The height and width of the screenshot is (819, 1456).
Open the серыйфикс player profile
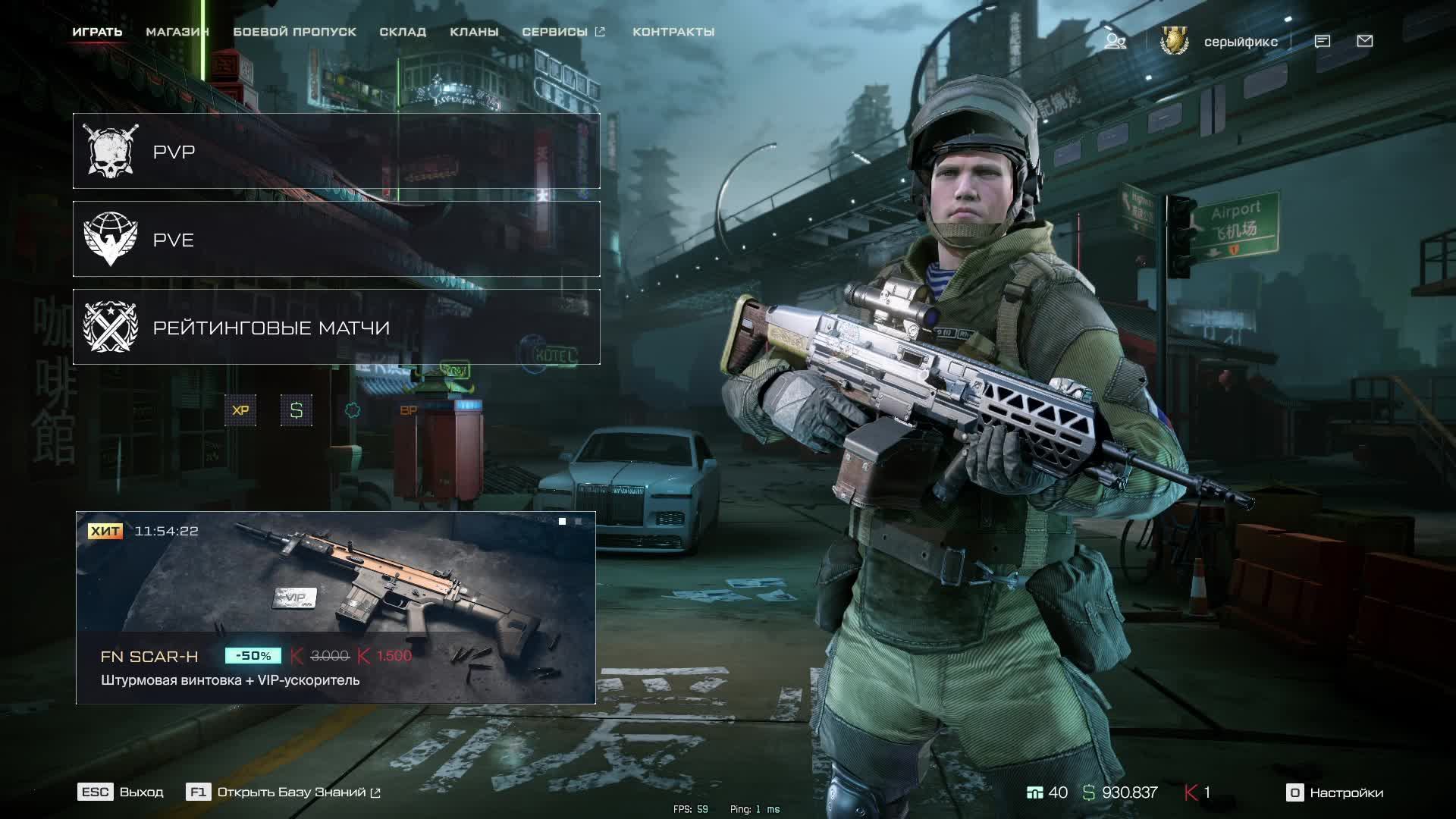coord(1240,42)
